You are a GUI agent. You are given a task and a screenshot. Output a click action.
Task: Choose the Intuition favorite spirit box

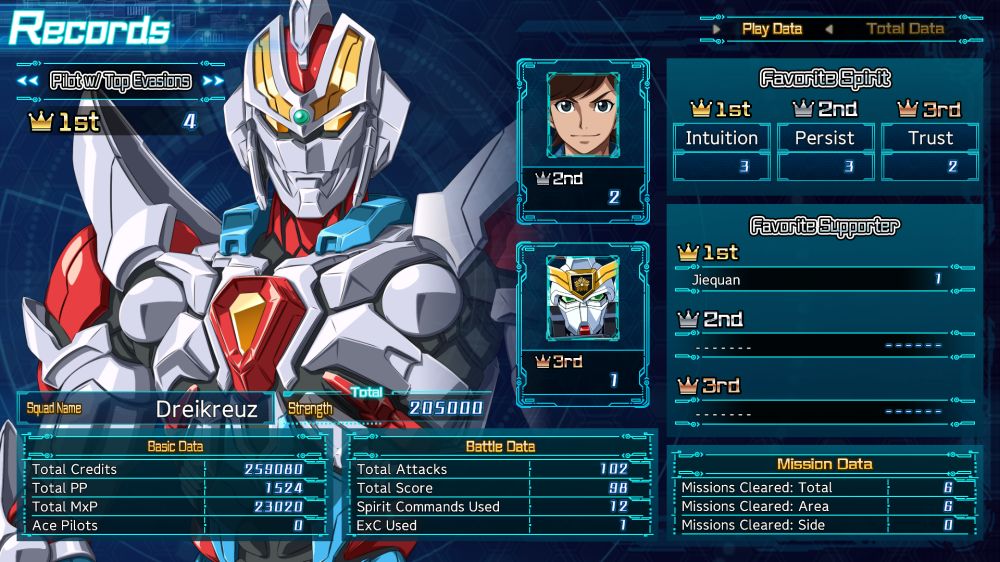pos(721,139)
